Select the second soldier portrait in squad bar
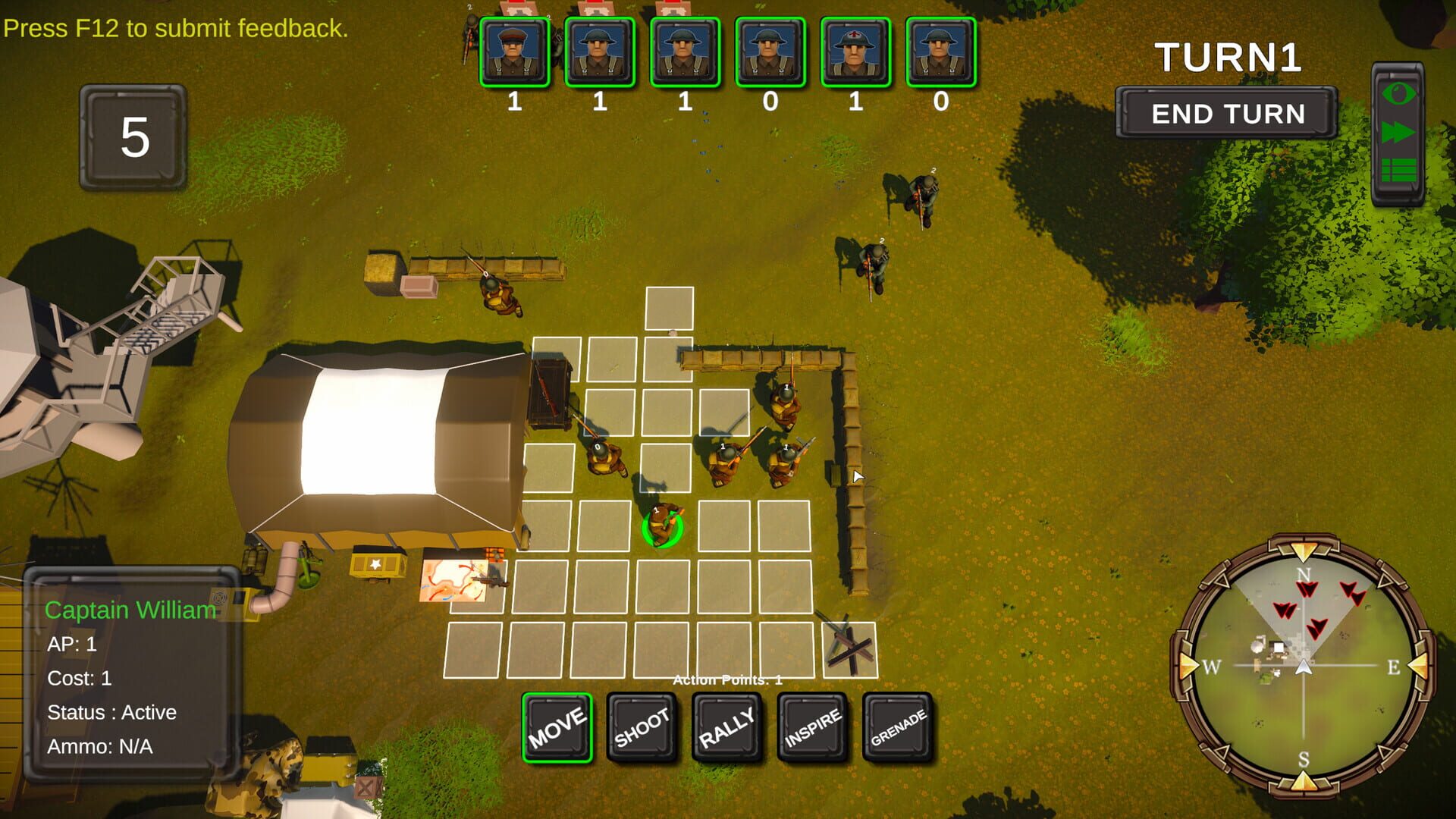1456x819 pixels. pos(599,53)
